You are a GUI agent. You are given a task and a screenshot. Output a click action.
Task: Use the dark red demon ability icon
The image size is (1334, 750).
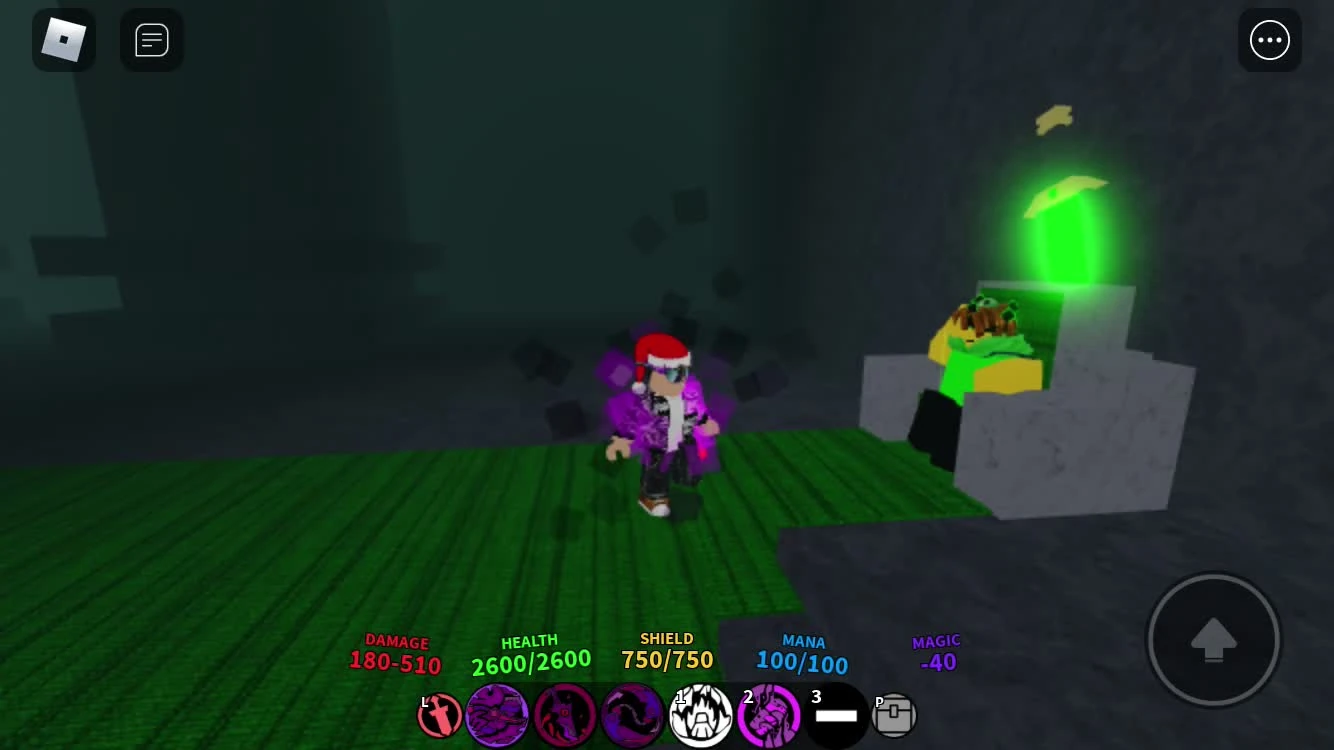click(x=565, y=715)
